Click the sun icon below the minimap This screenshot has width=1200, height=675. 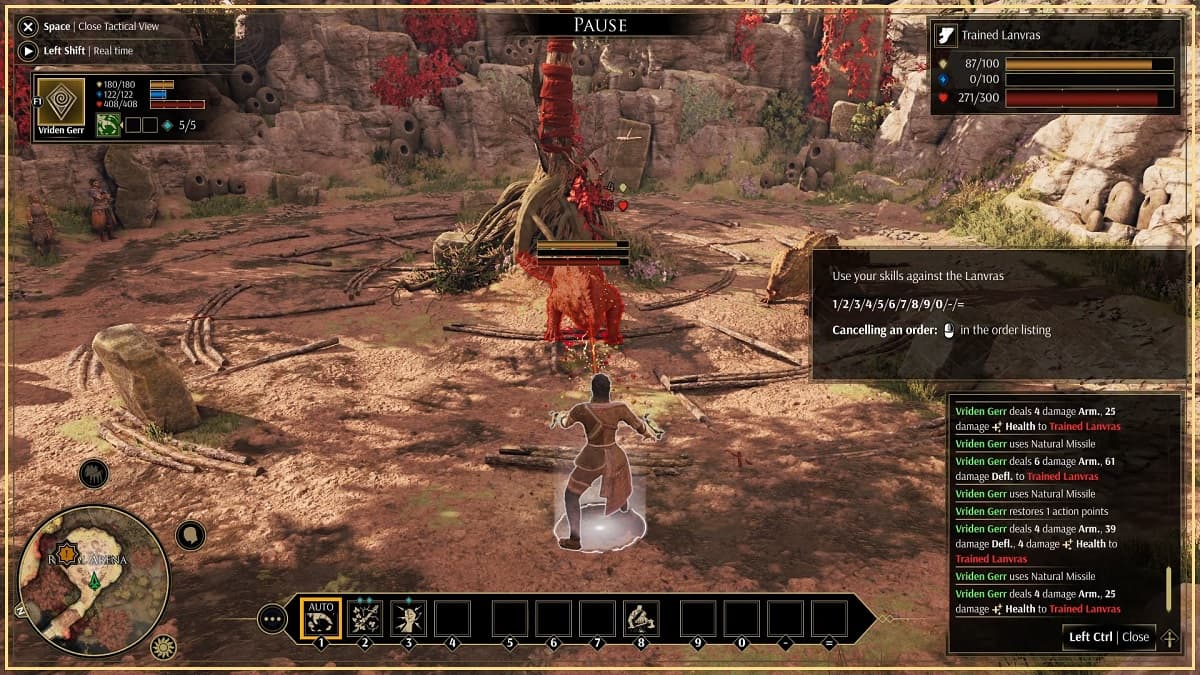pyautogui.click(x=163, y=647)
